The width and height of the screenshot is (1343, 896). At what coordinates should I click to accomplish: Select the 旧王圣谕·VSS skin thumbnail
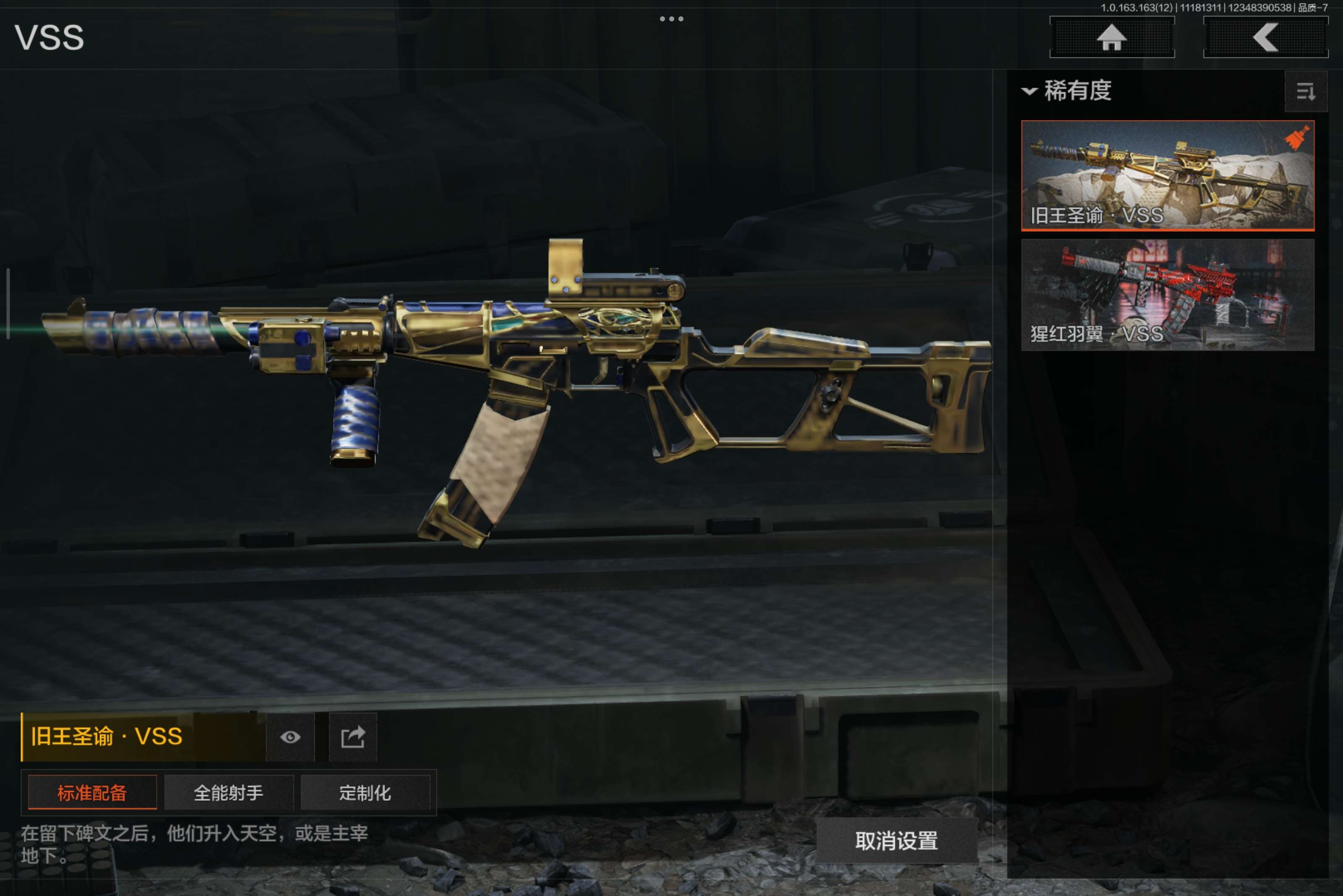[1167, 175]
